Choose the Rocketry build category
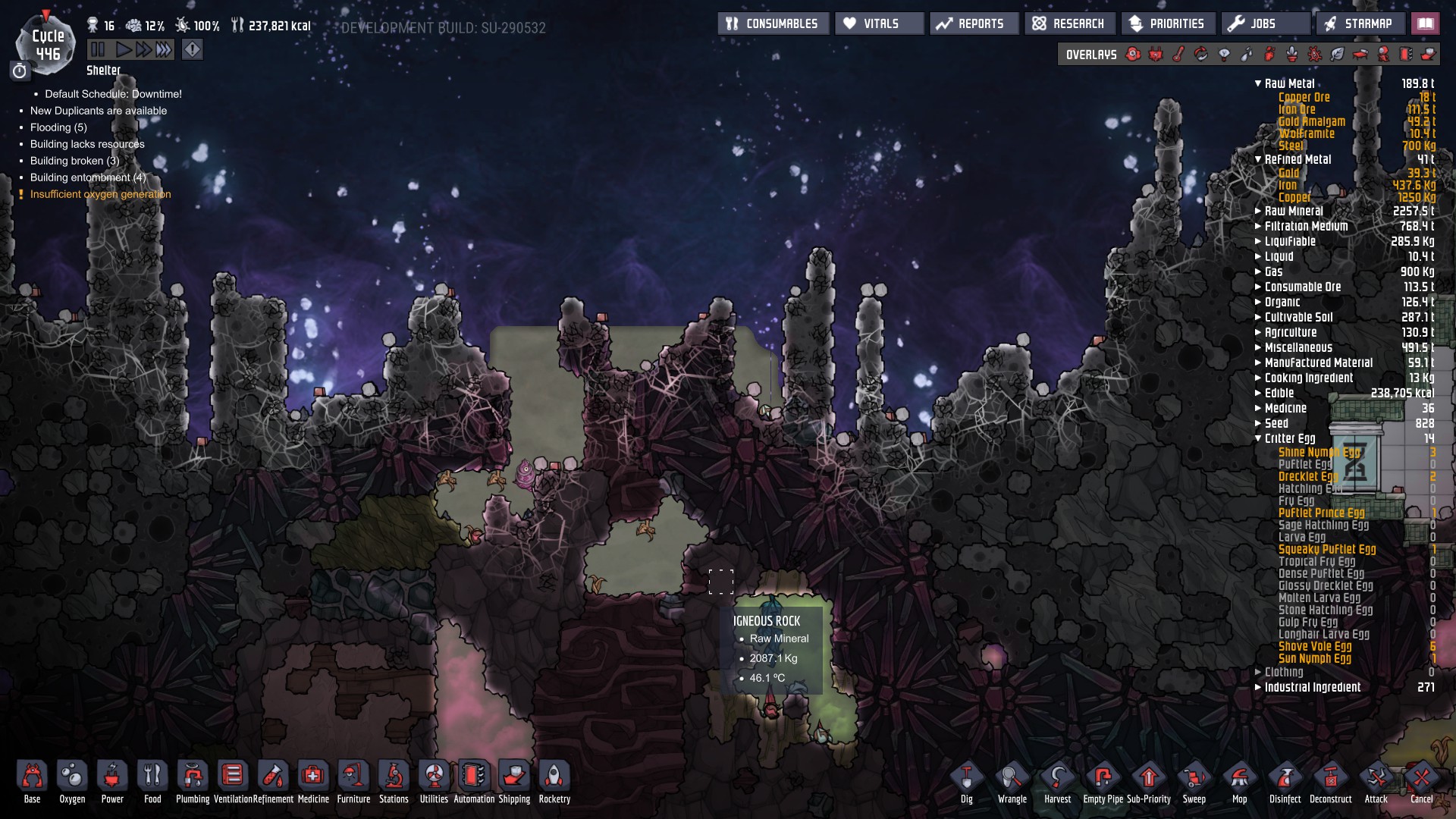Viewport: 1456px width, 819px height. point(554,780)
